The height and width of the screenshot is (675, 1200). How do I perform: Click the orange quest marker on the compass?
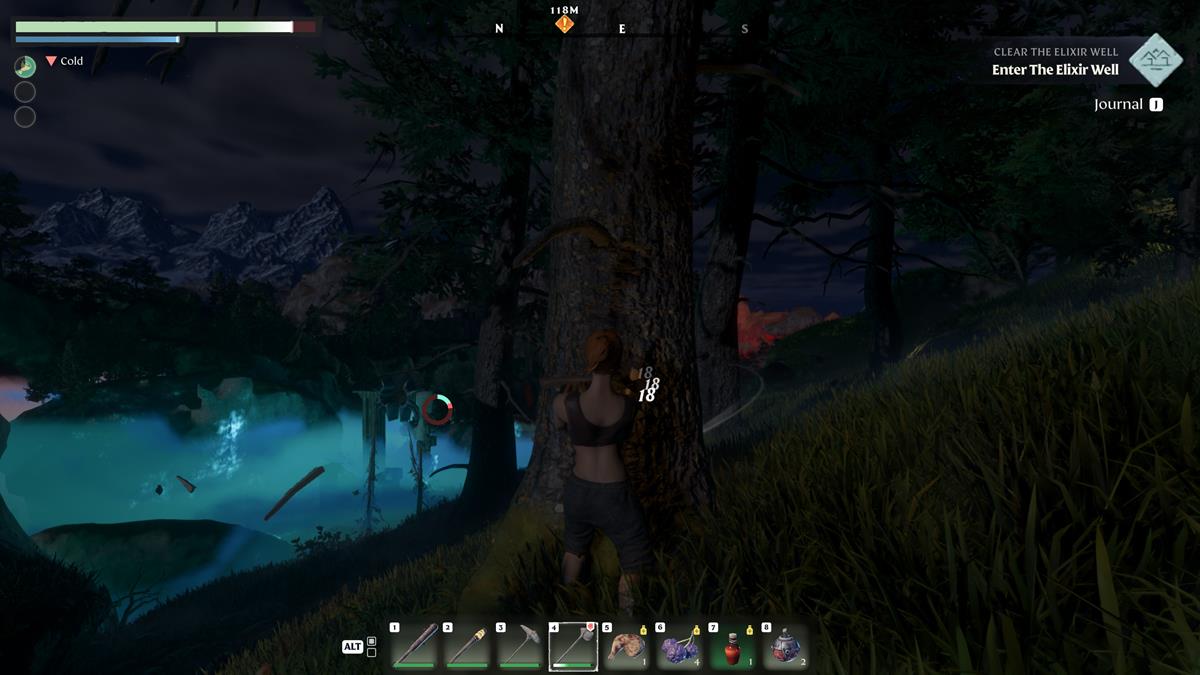(565, 23)
